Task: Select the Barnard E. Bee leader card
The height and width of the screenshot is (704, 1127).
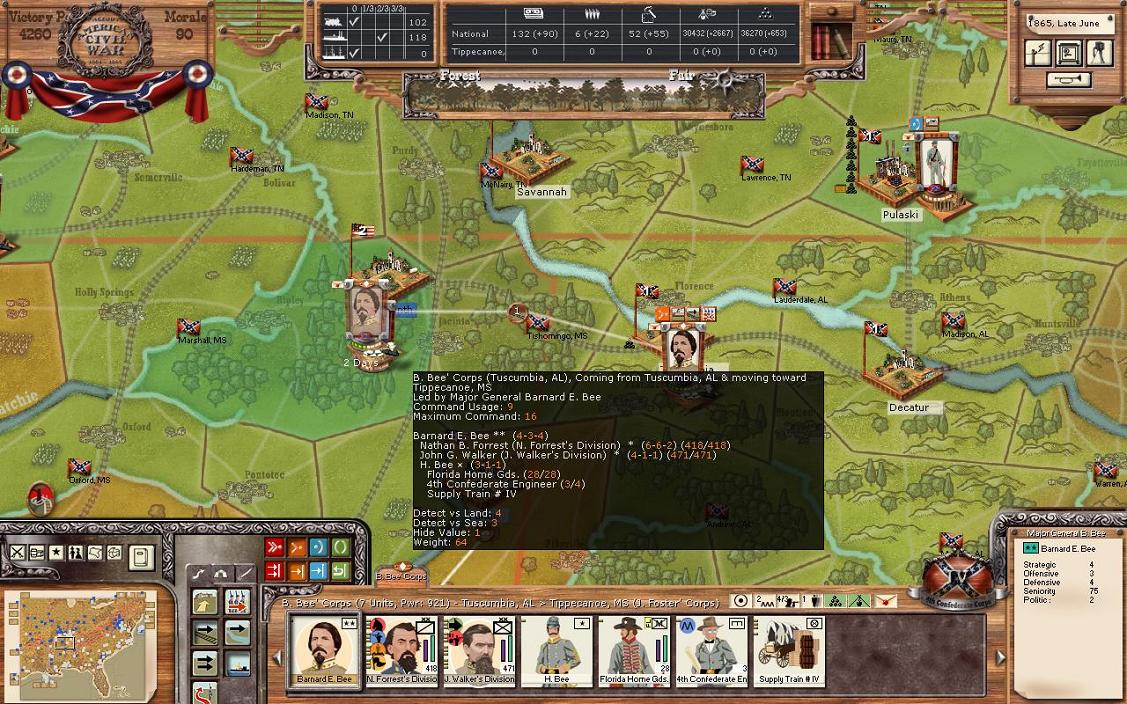Action: tap(324, 651)
